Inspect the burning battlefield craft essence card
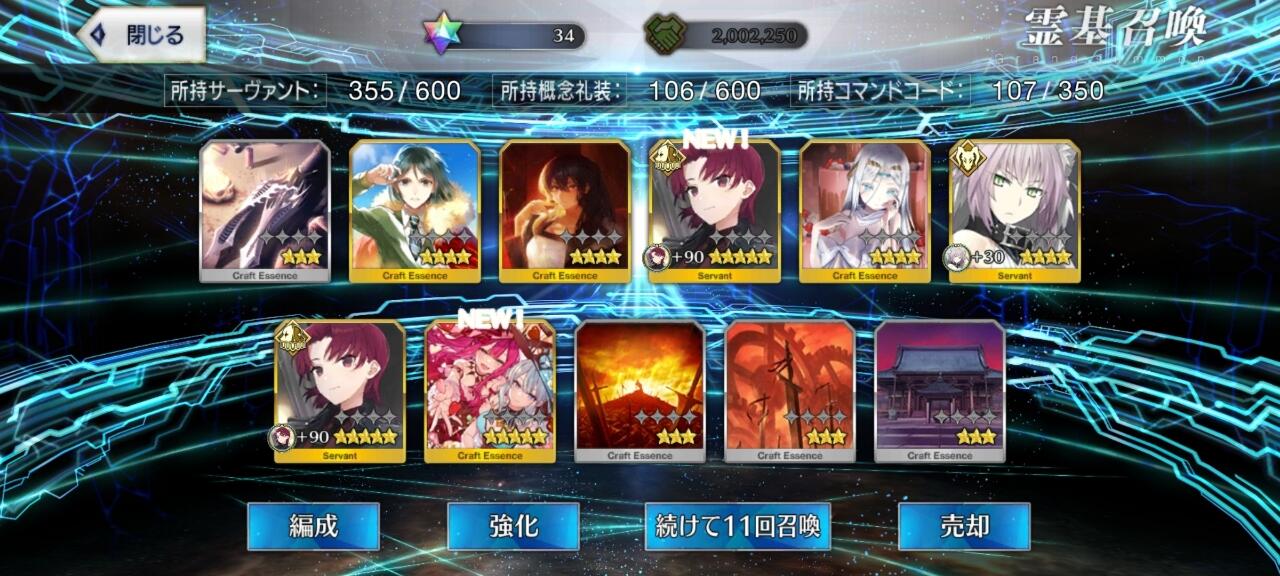 coord(640,391)
